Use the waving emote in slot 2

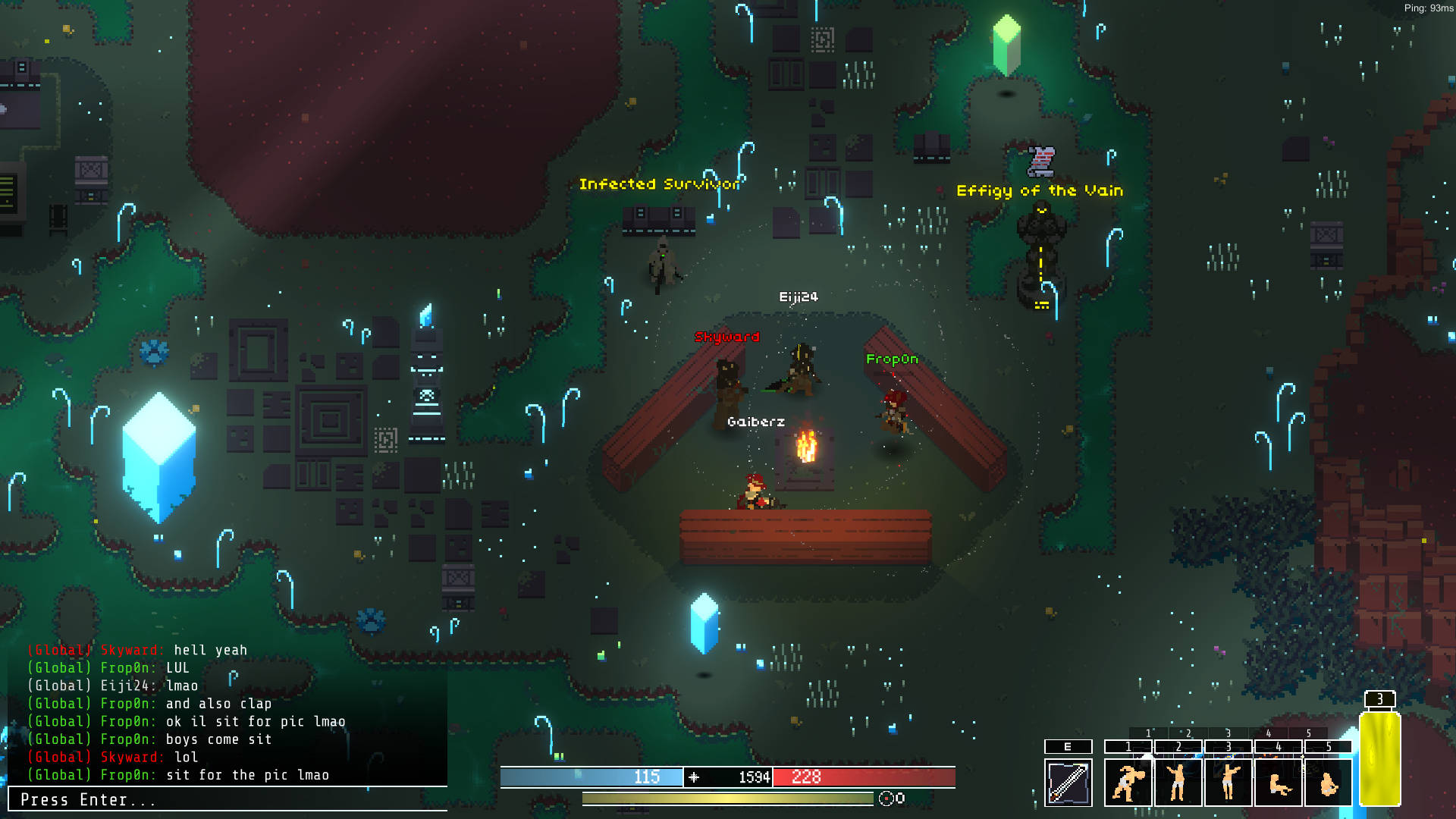coord(1178,782)
